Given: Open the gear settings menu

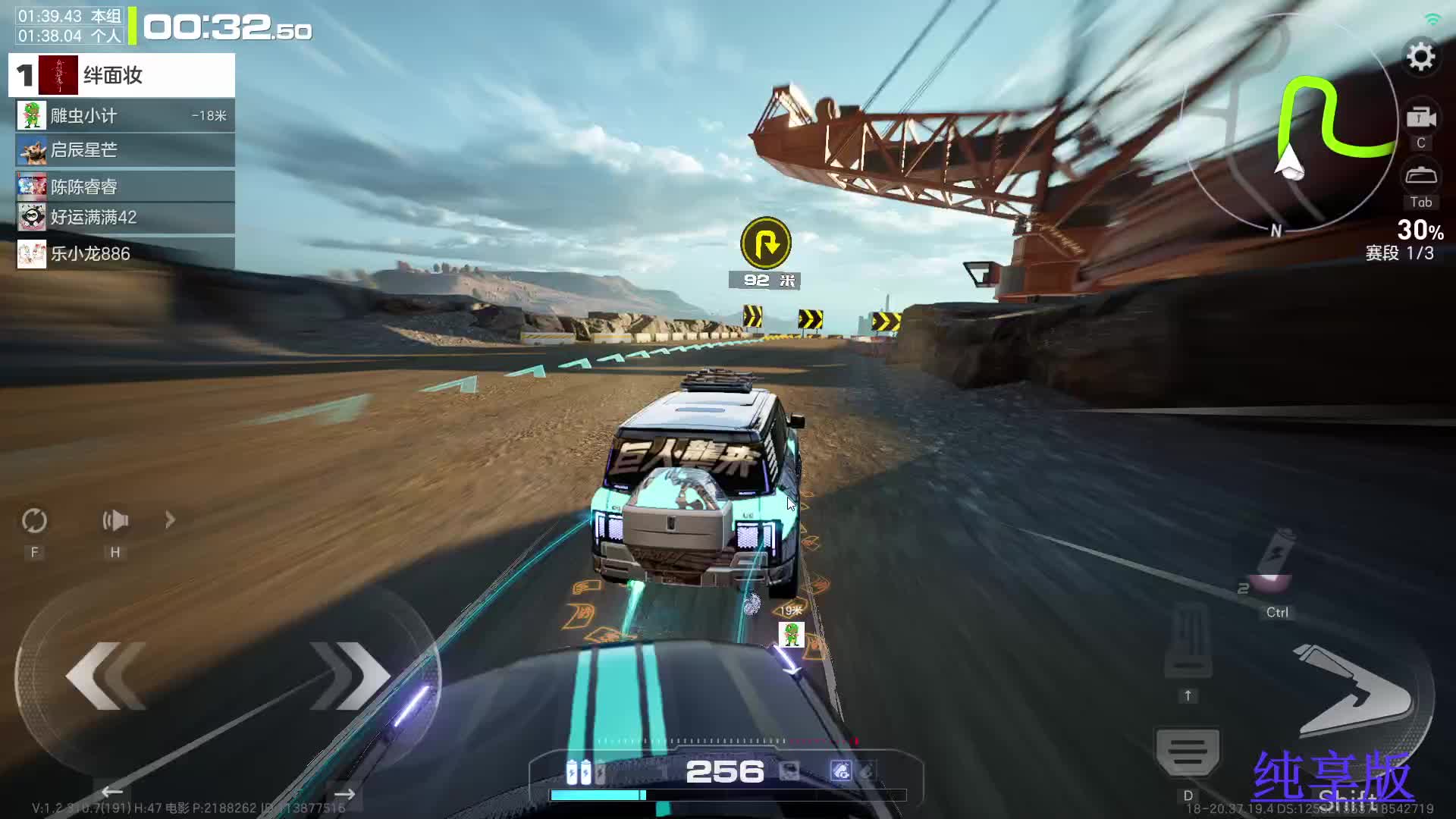Looking at the screenshot, I should coord(1420,58).
